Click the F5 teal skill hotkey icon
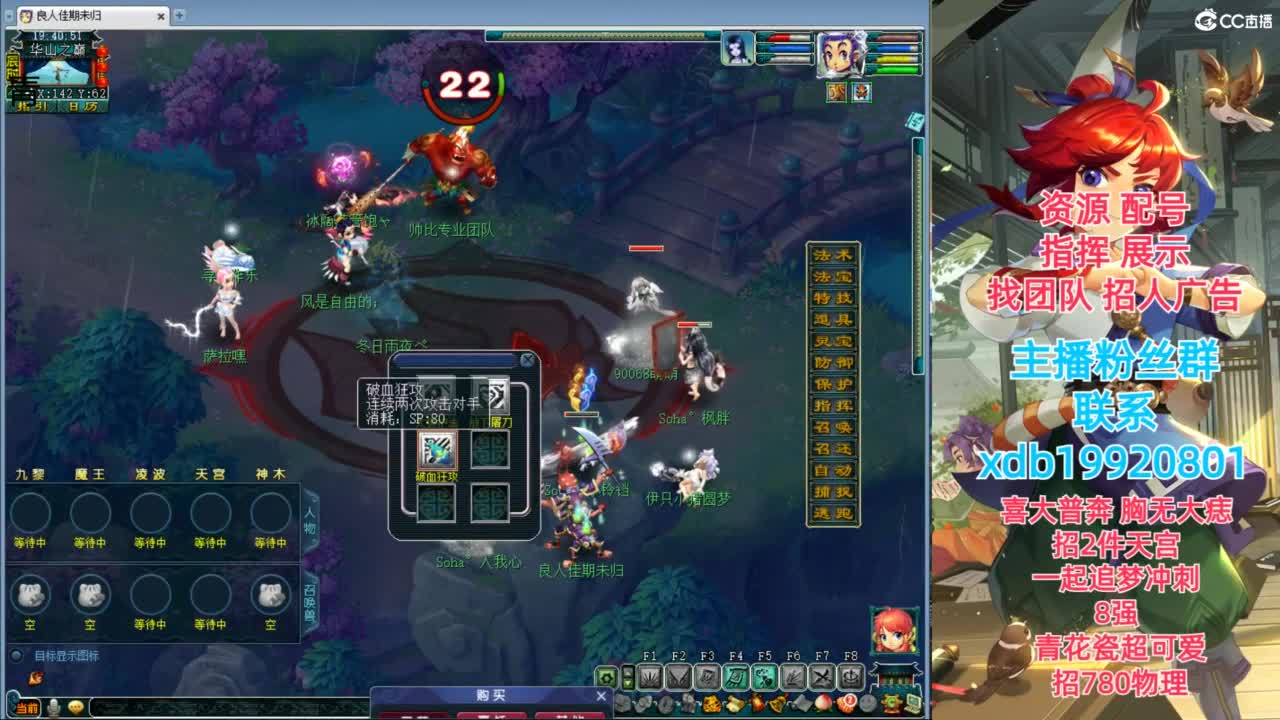Screen dimensions: 1280x720 pos(765,678)
